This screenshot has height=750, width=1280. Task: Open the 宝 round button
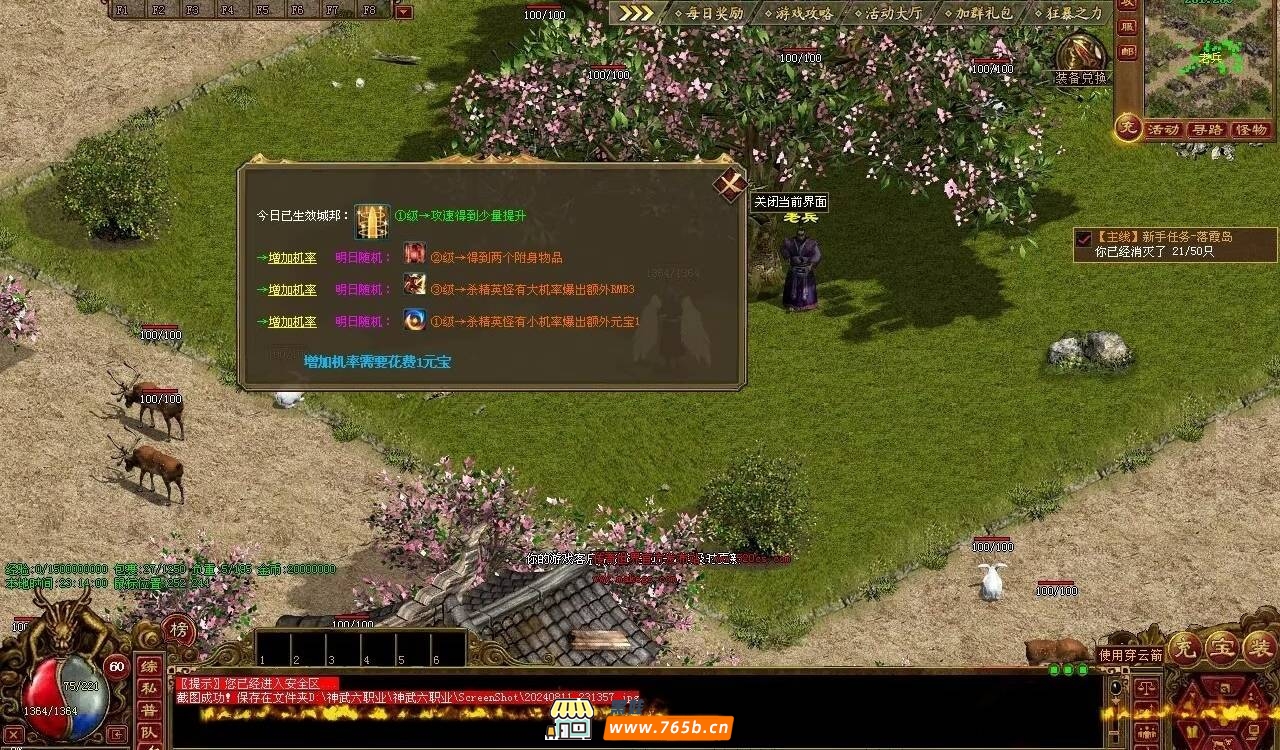[x=1221, y=647]
